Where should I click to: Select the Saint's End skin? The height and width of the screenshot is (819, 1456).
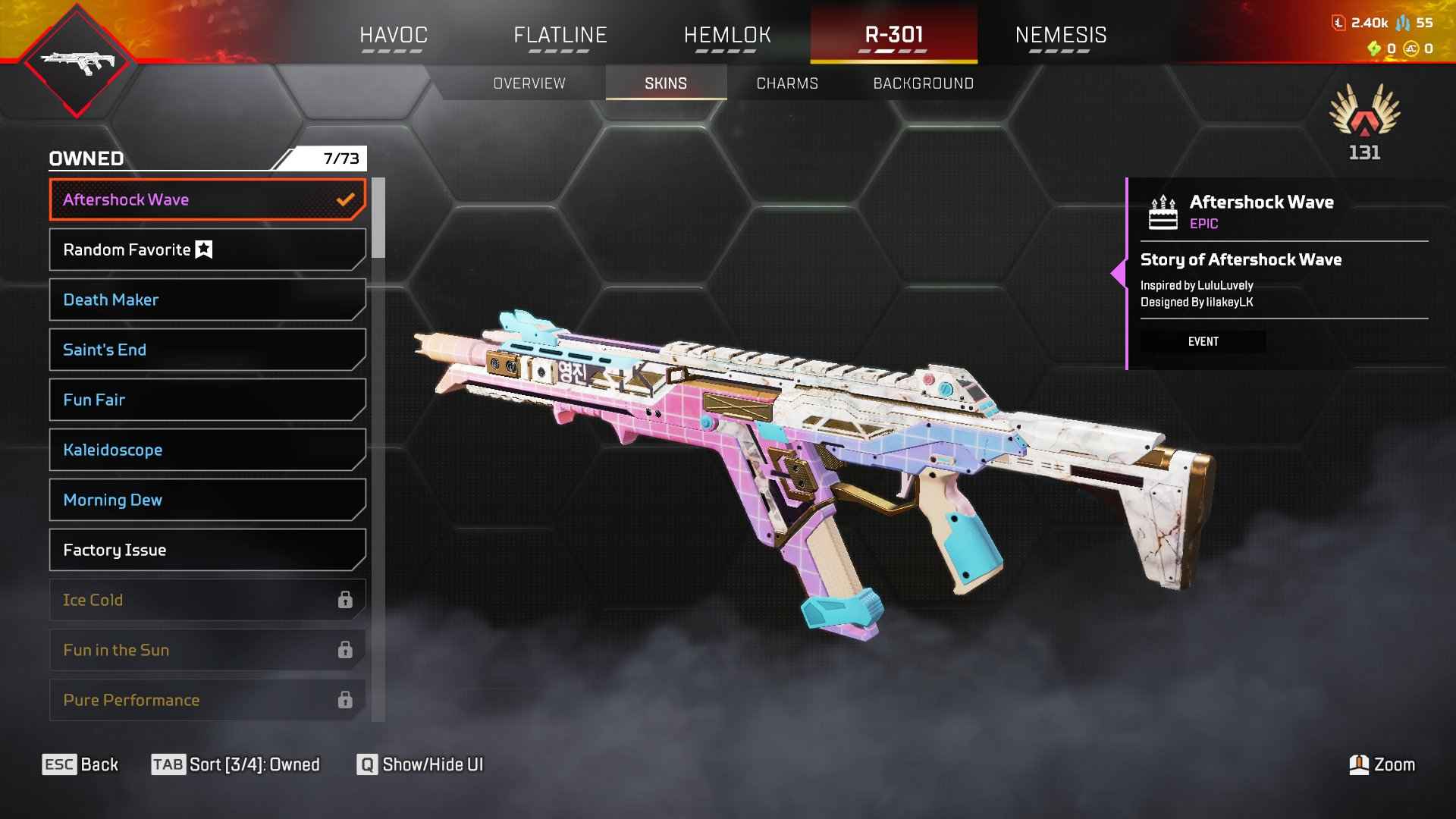[x=207, y=350]
